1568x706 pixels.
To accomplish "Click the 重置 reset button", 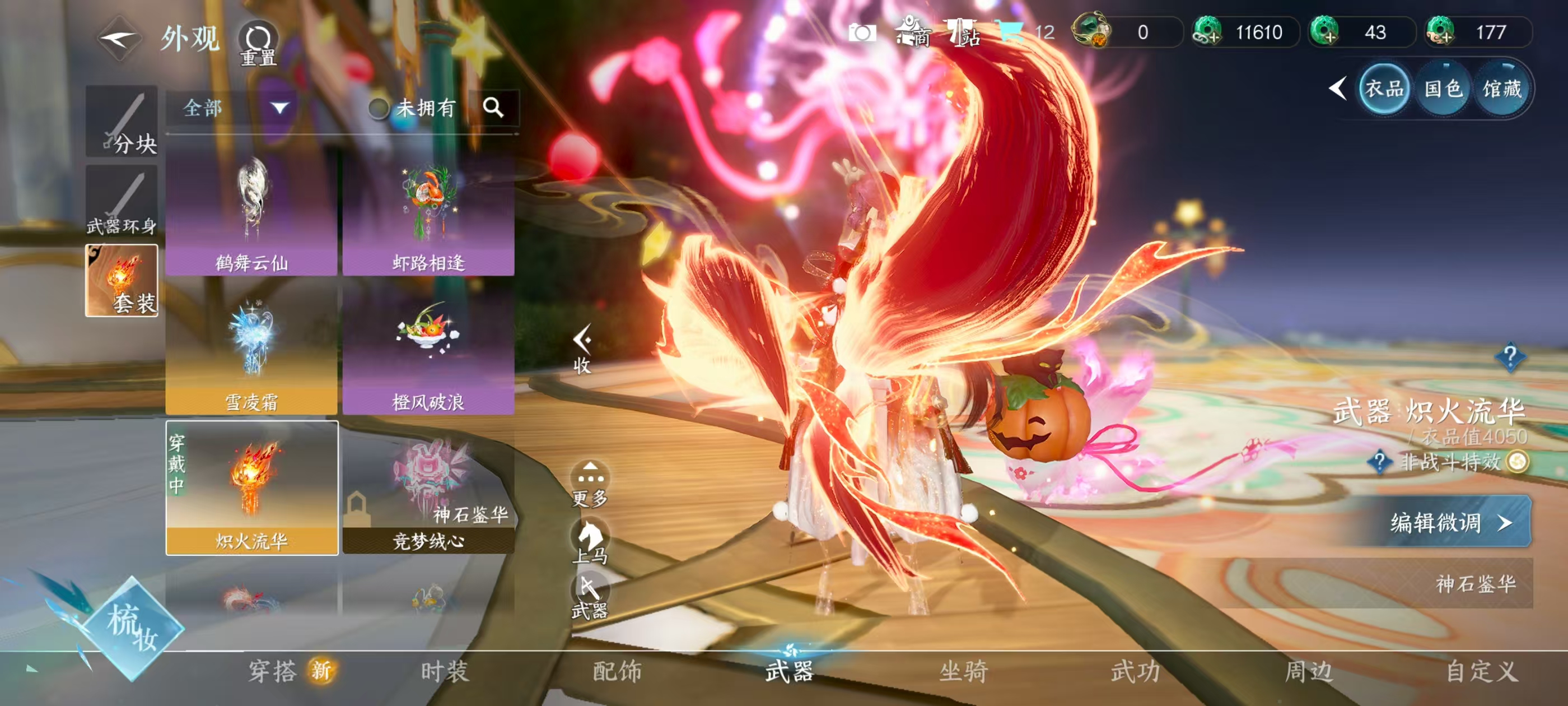I will 258,43.
